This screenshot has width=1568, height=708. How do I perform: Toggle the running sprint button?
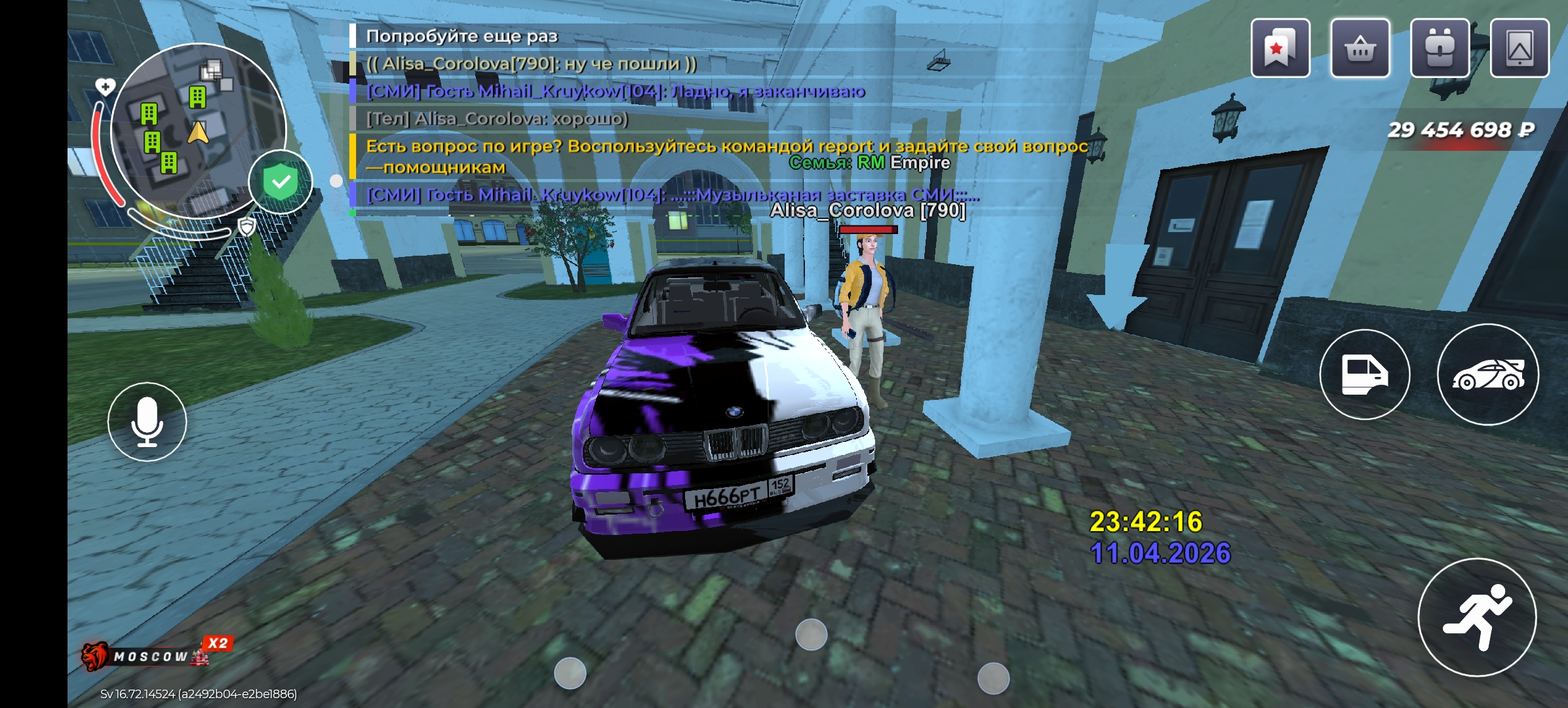[1477, 617]
